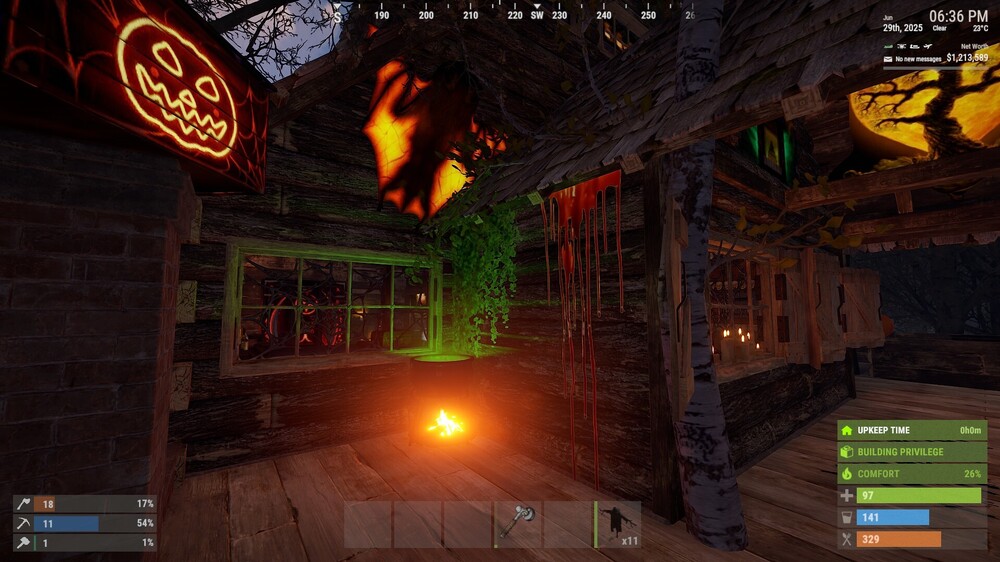Viewport: 1000px width, 562px height.
Task: Click the Comfort status row
Action: (912, 474)
